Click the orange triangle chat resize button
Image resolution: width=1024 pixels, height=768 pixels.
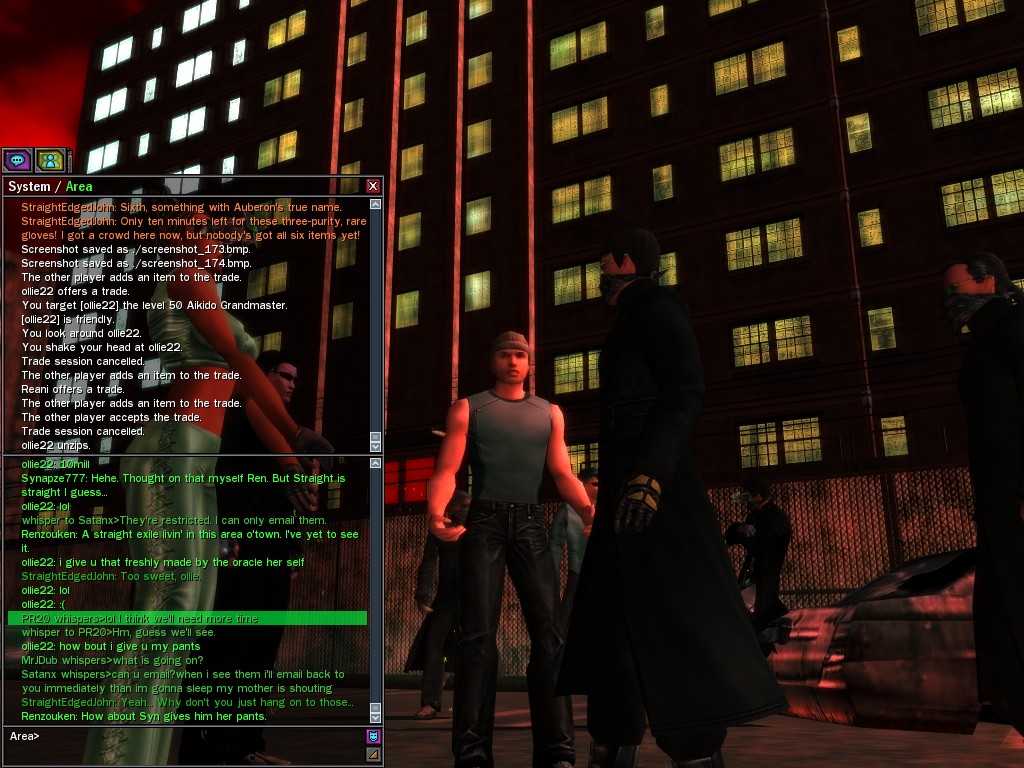[x=373, y=754]
